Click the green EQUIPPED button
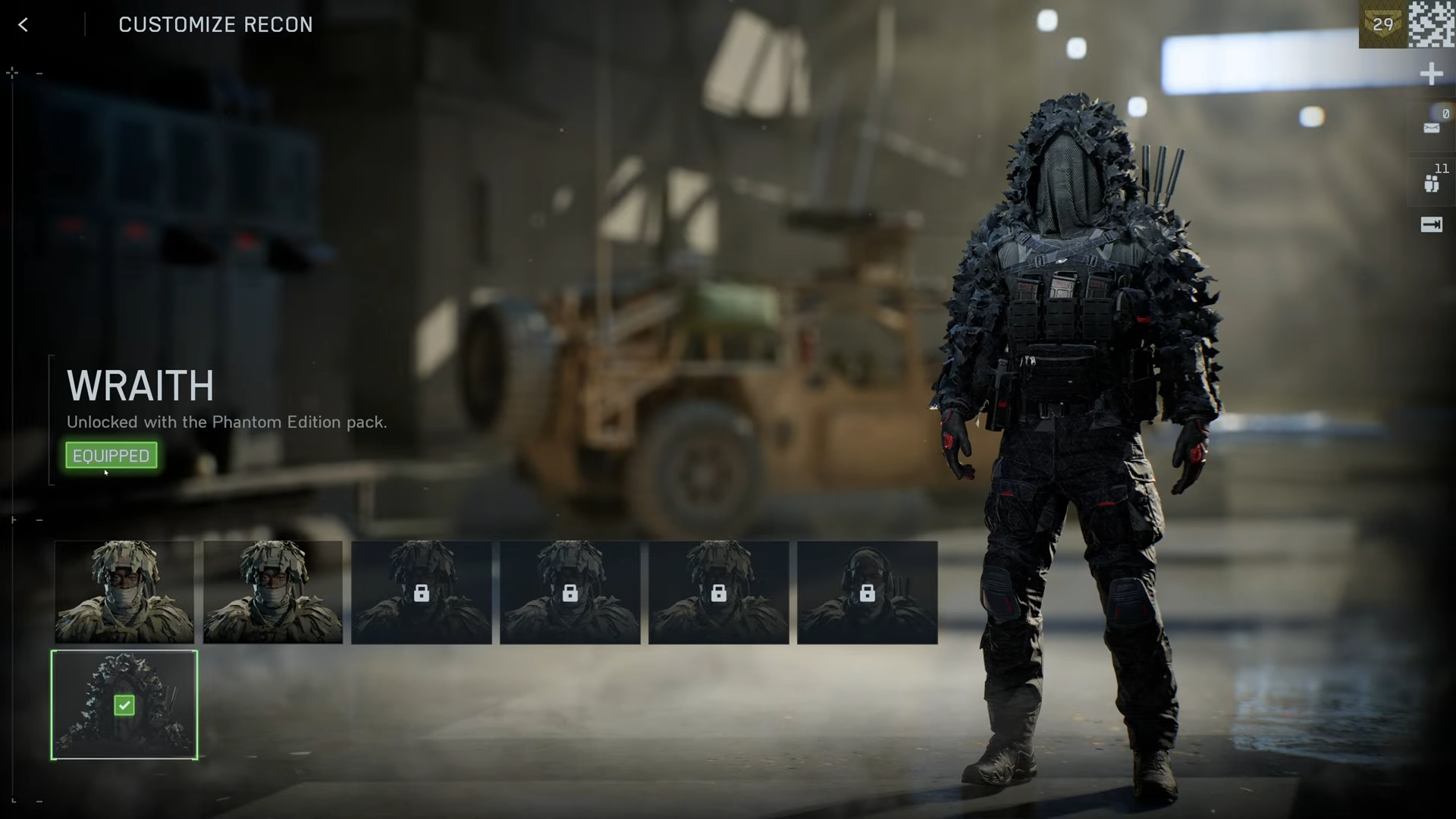 [111, 456]
